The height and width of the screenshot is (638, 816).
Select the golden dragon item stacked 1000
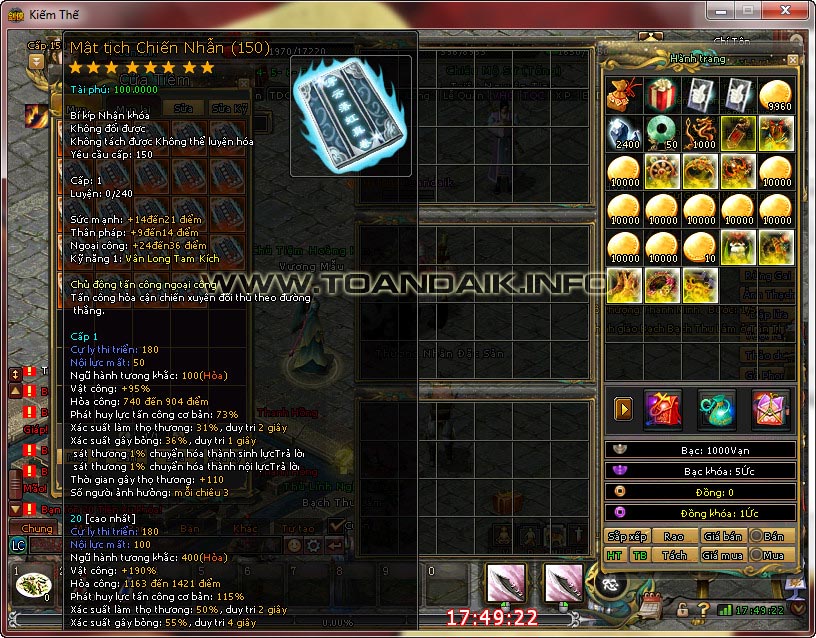point(700,133)
